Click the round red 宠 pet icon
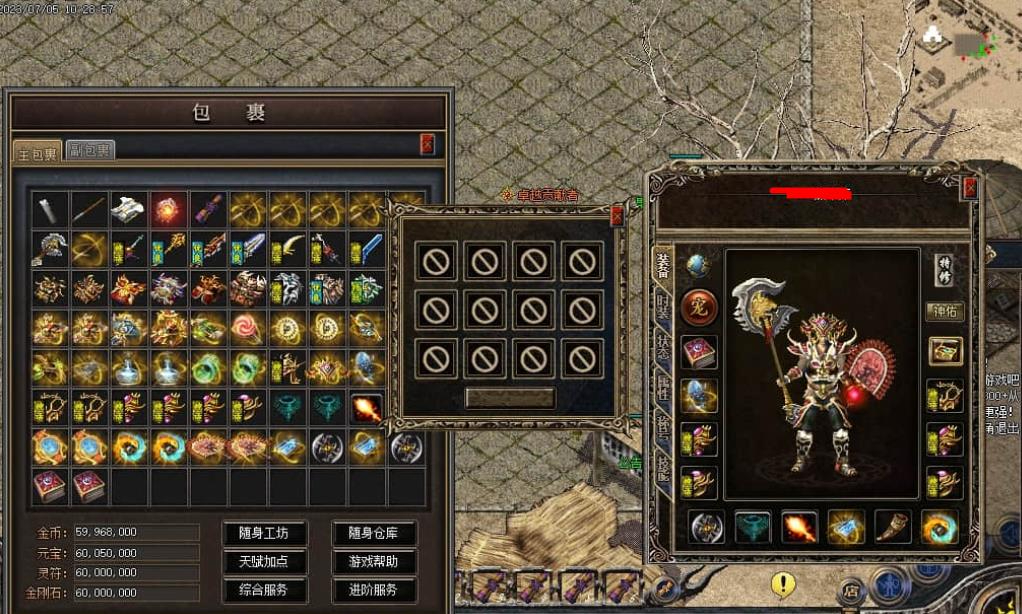1022x614 pixels. pos(698,308)
